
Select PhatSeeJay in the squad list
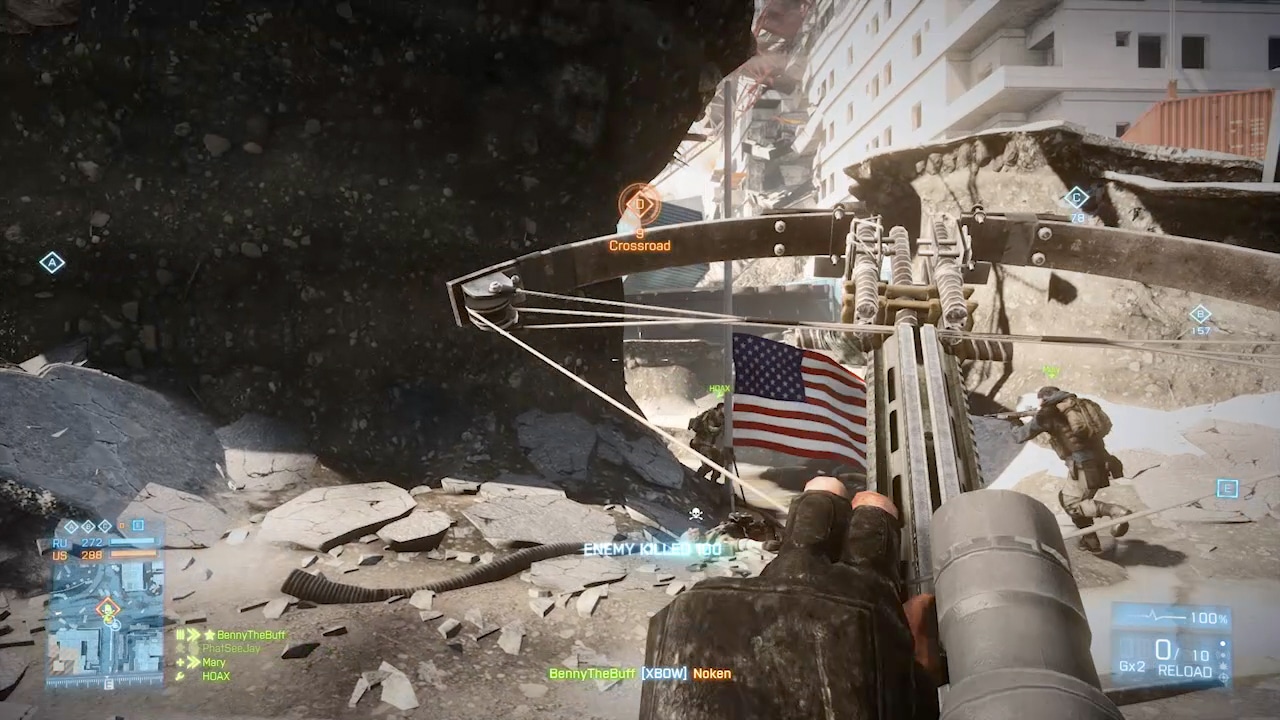[230, 648]
